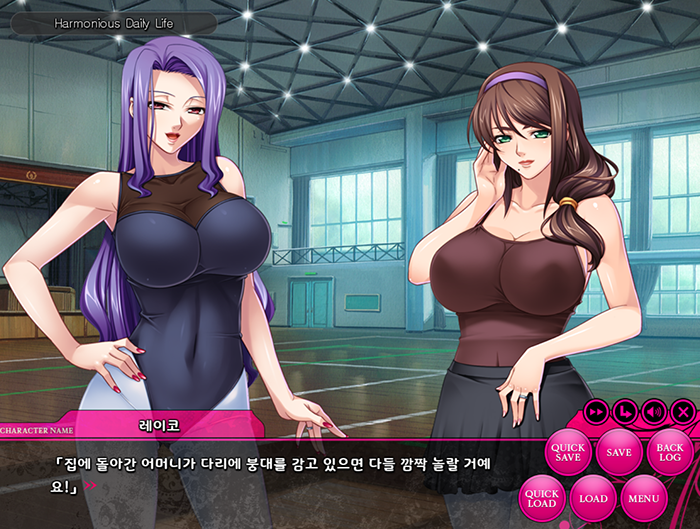Use the Quick Load button
Screen dimensions: 700x529
[542, 498]
